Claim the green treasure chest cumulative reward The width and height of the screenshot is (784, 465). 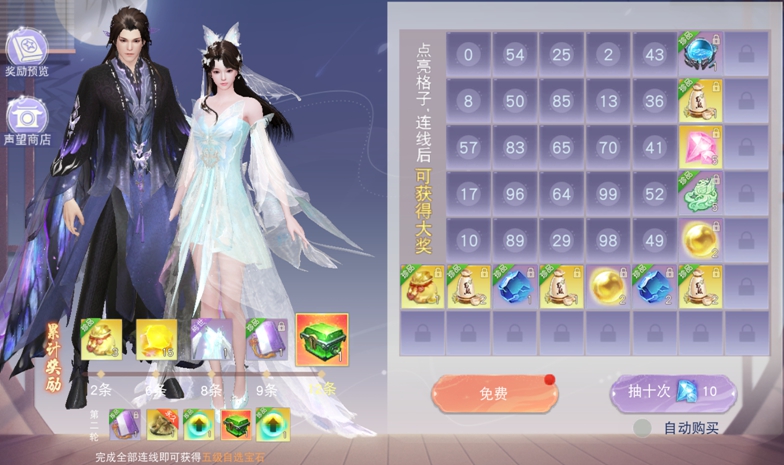tap(322, 340)
